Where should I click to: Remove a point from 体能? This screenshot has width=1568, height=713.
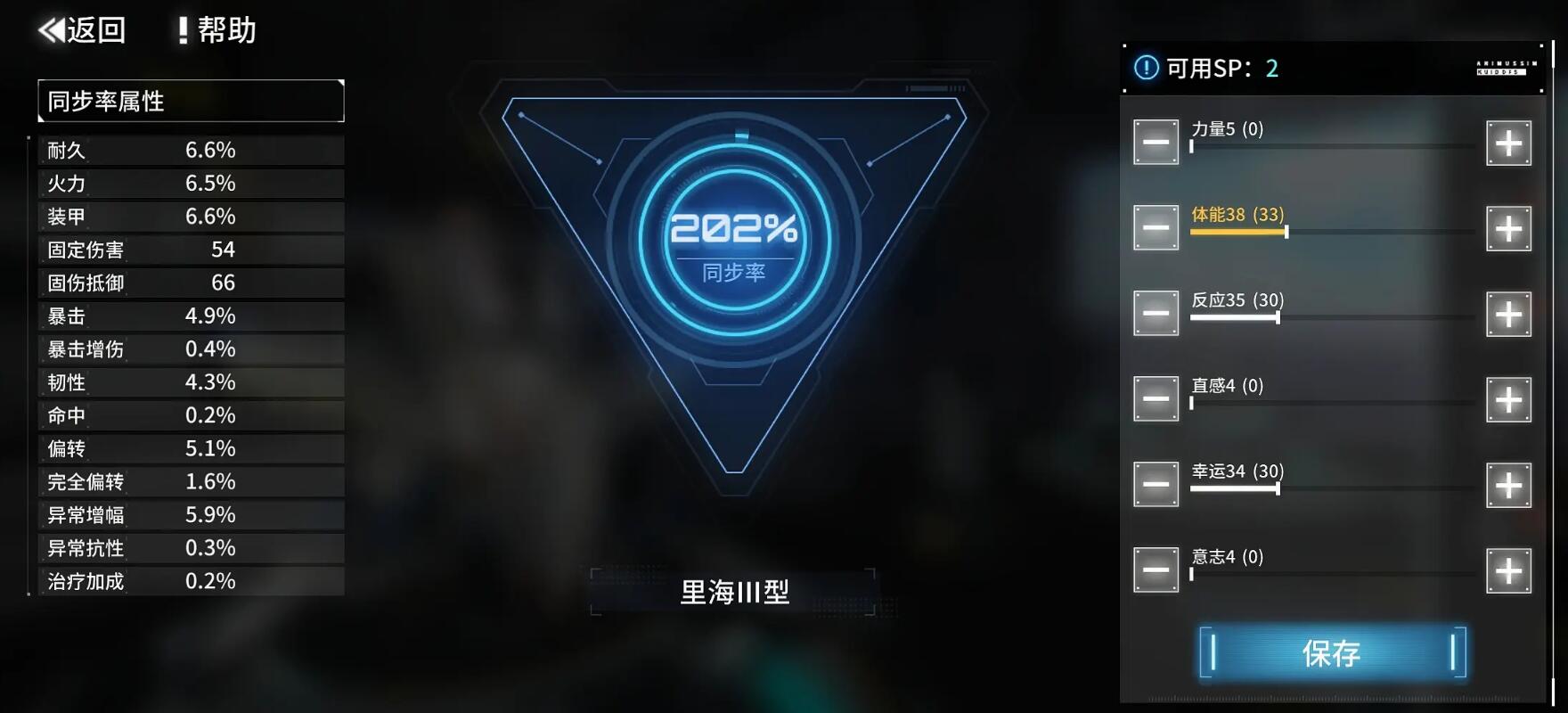1156,229
